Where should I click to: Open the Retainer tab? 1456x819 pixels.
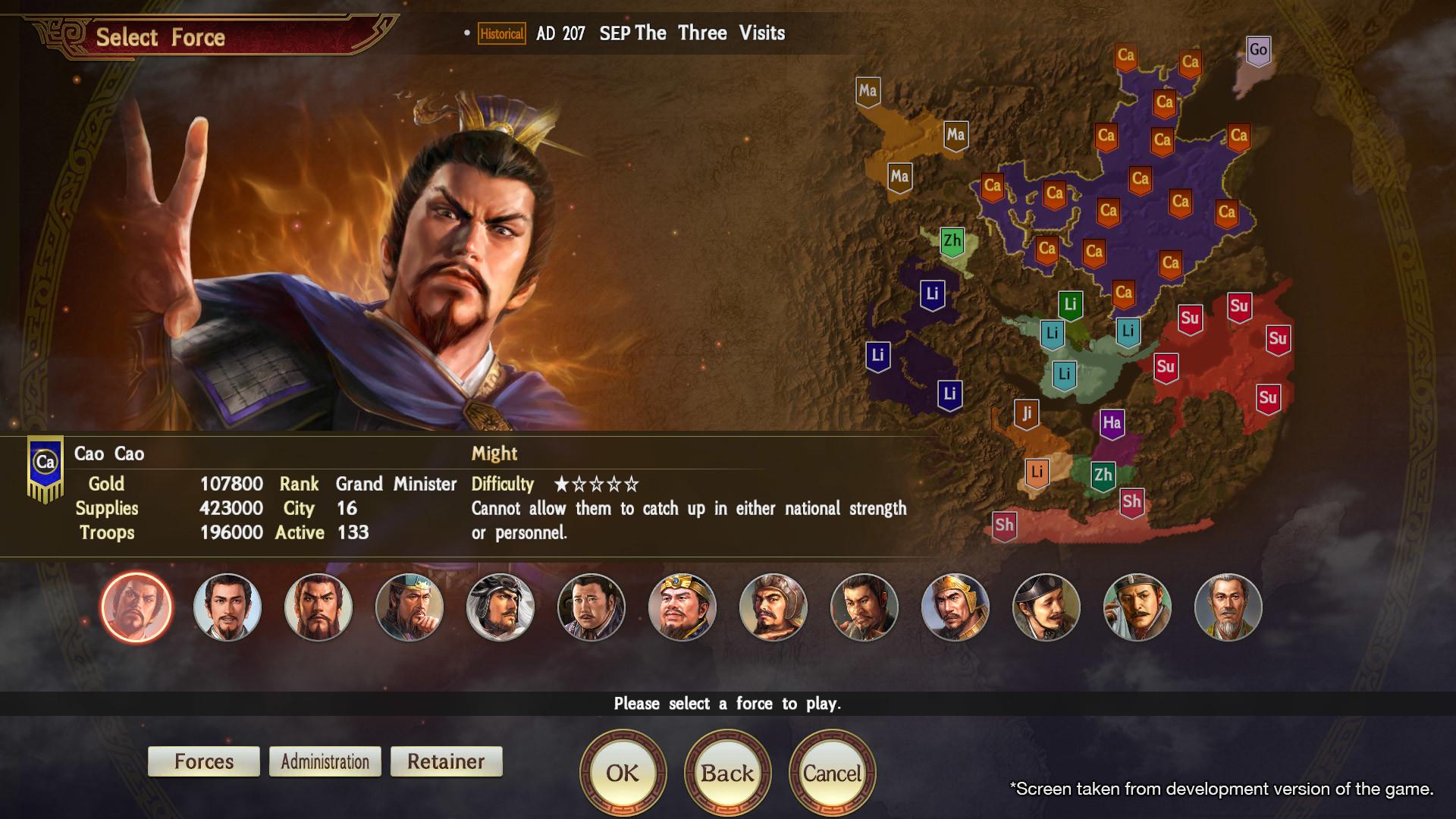(x=446, y=761)
